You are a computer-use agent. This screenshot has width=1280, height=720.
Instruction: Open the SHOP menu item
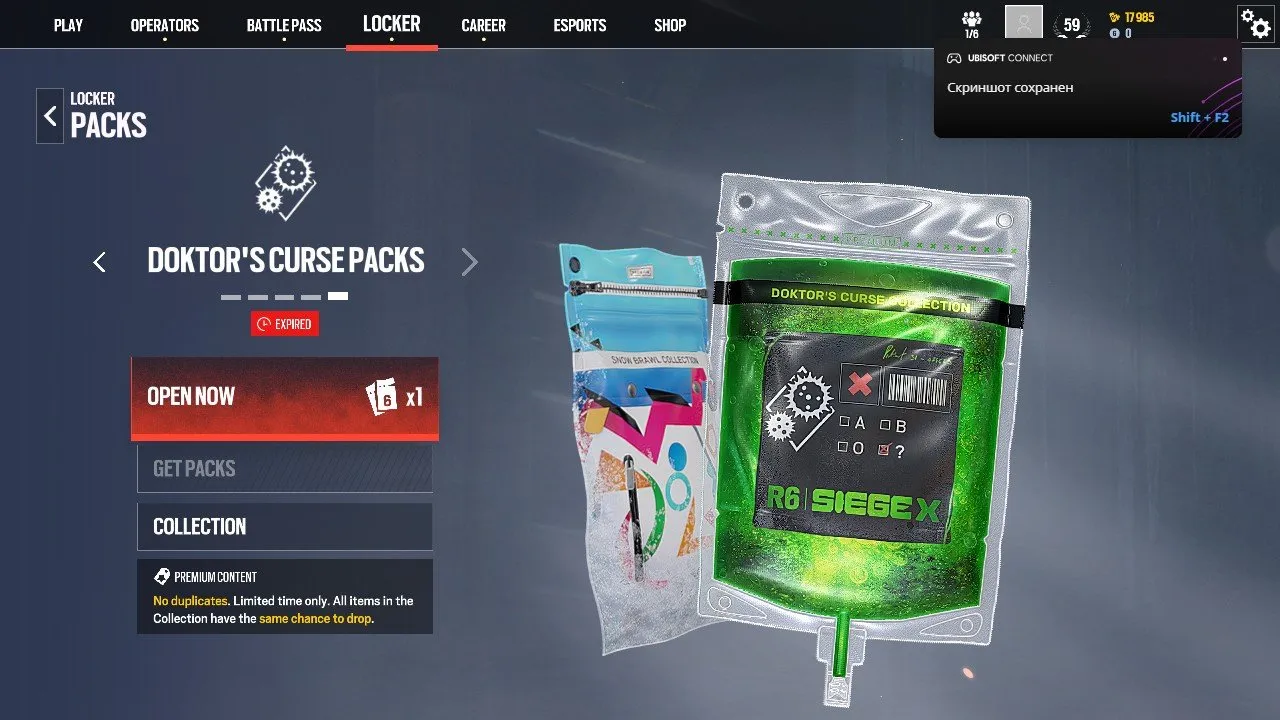[669, 25]
